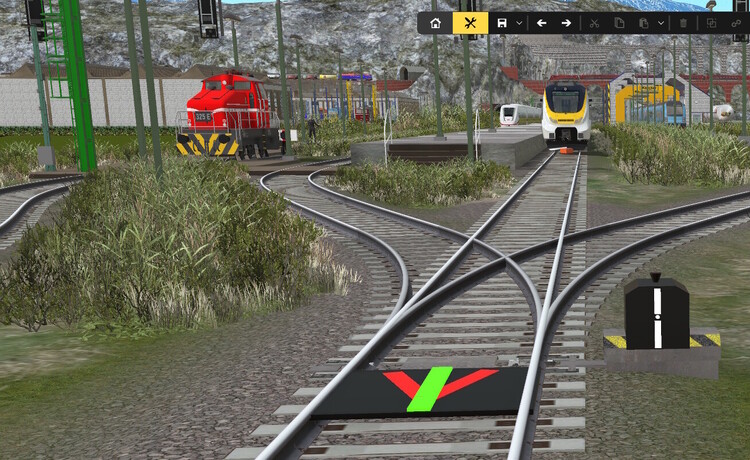Activate the chain link icon
This screenshot has width=750, height=460.
tap(736, 23)
